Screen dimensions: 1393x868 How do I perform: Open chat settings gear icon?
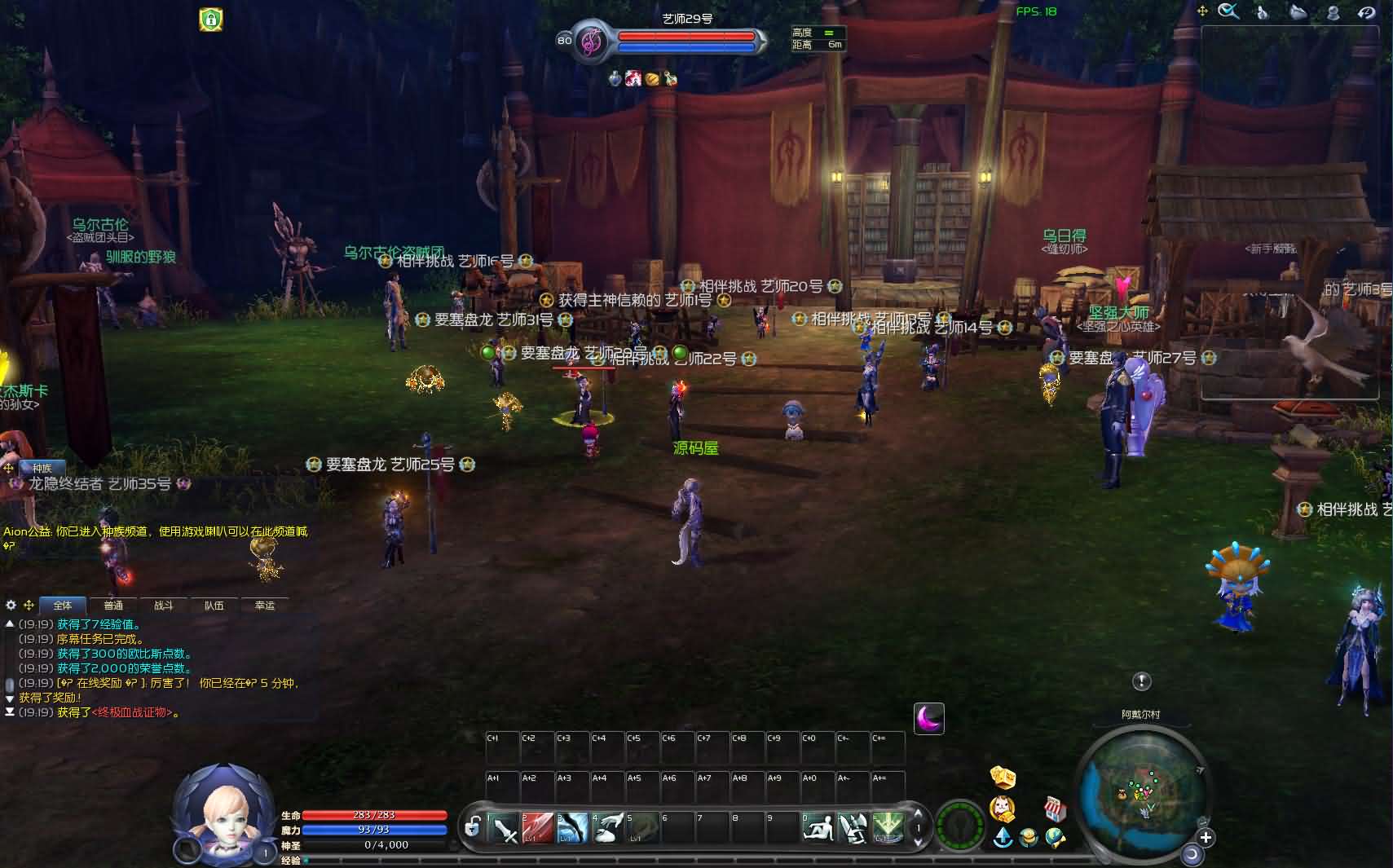click(11, 605)
